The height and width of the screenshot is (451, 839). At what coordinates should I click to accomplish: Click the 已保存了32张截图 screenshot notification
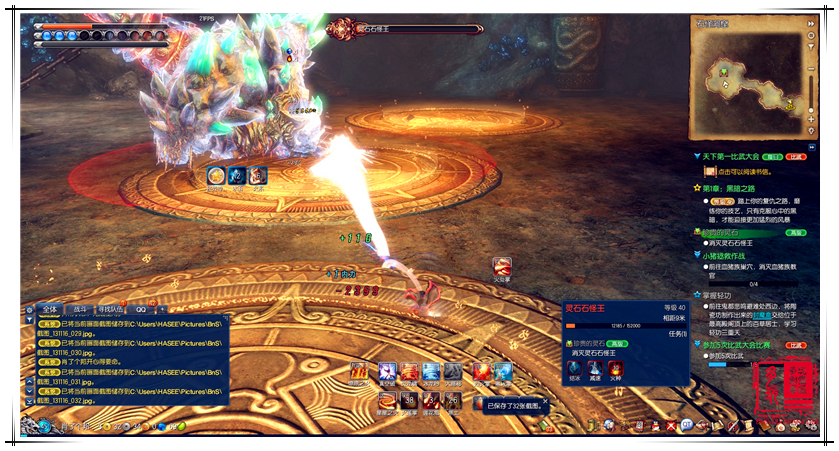[520, 405]
